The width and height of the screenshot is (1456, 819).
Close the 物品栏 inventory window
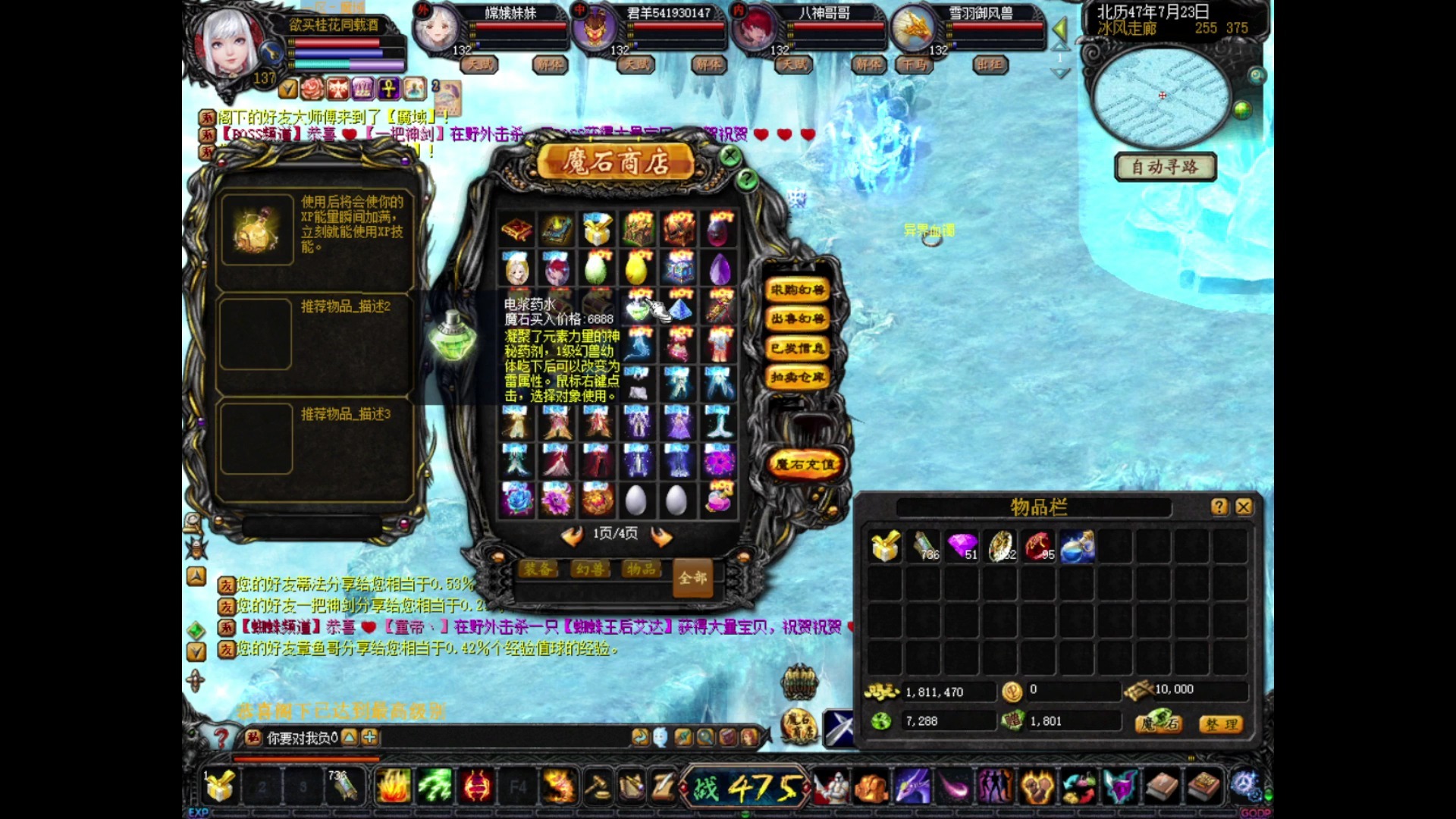[x=1244, y=507]
